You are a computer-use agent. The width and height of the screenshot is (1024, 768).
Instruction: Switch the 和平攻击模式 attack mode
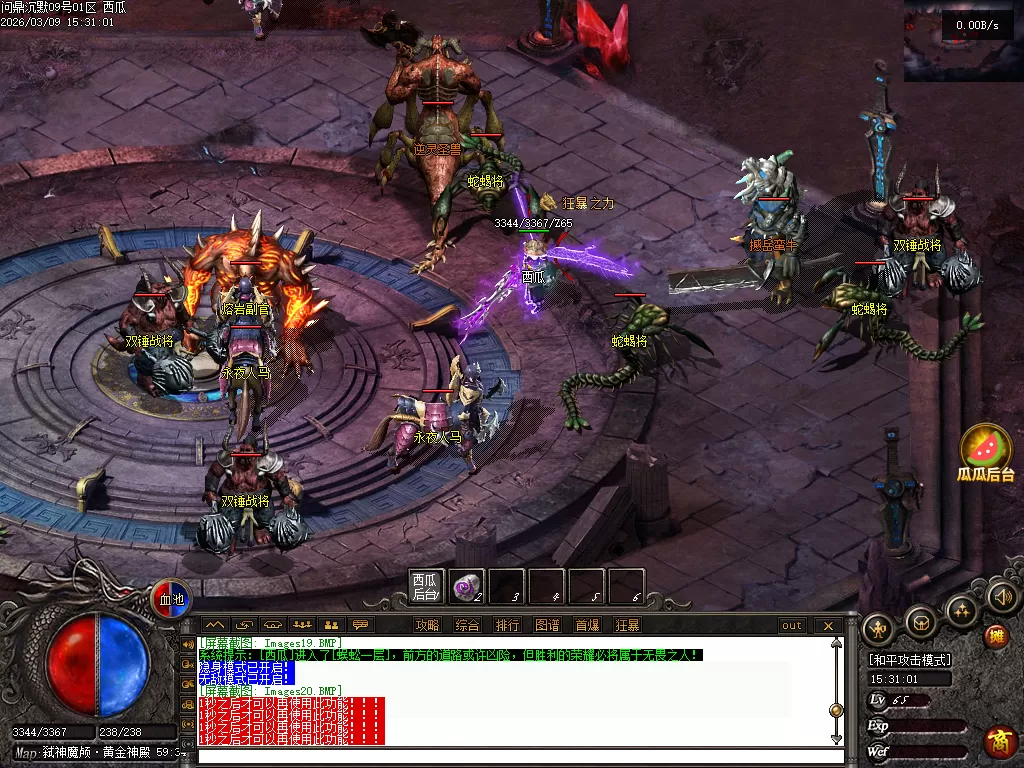pos(909,660)
